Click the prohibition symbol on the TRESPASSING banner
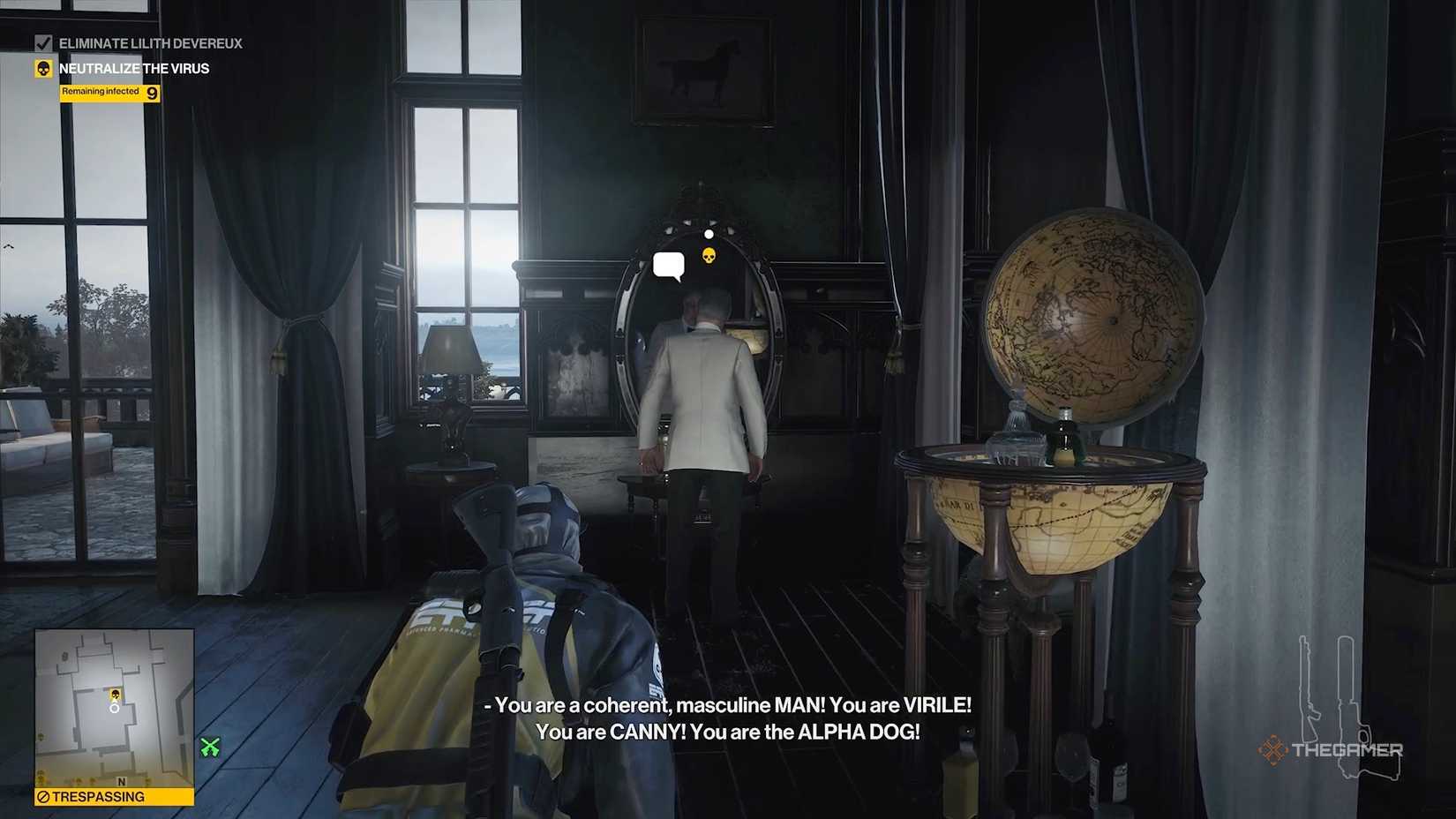 click(x=44, y=795)
